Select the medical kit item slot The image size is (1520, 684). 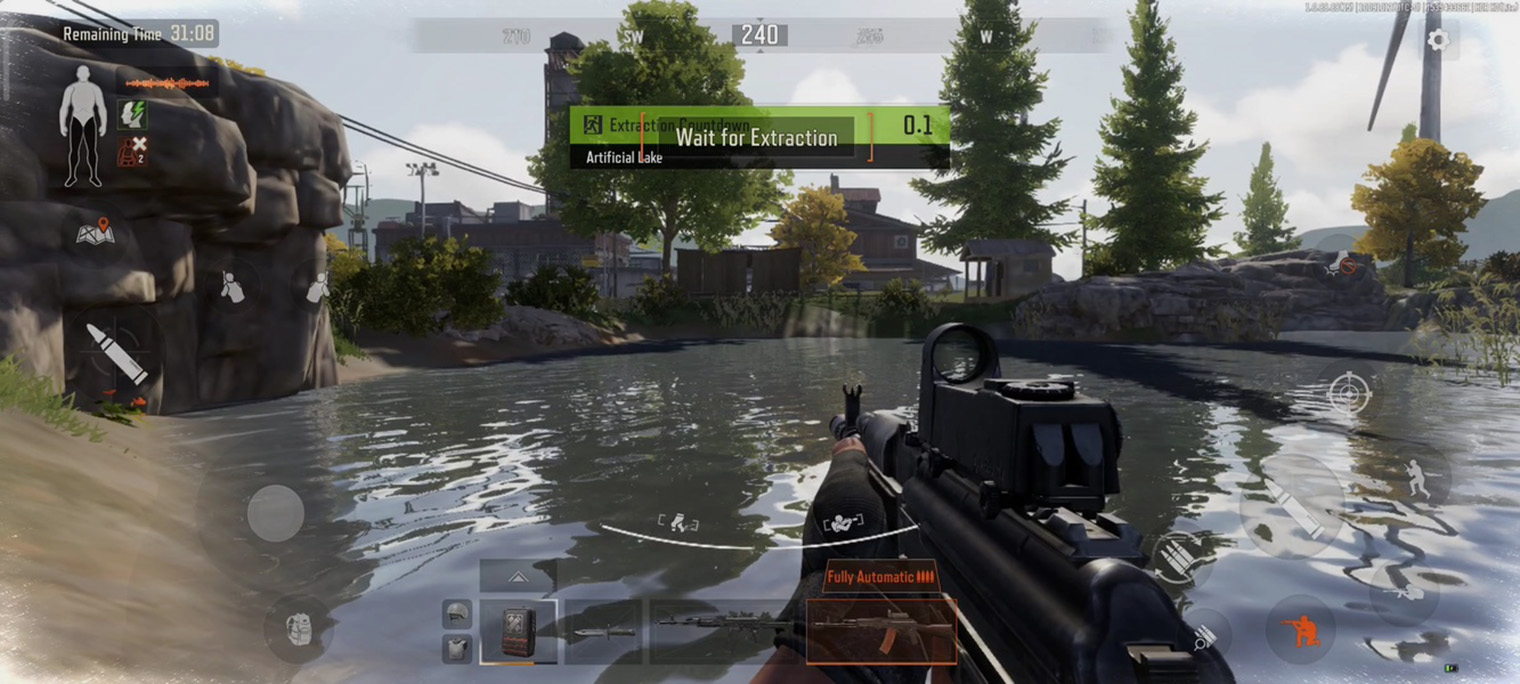(518, 631)
